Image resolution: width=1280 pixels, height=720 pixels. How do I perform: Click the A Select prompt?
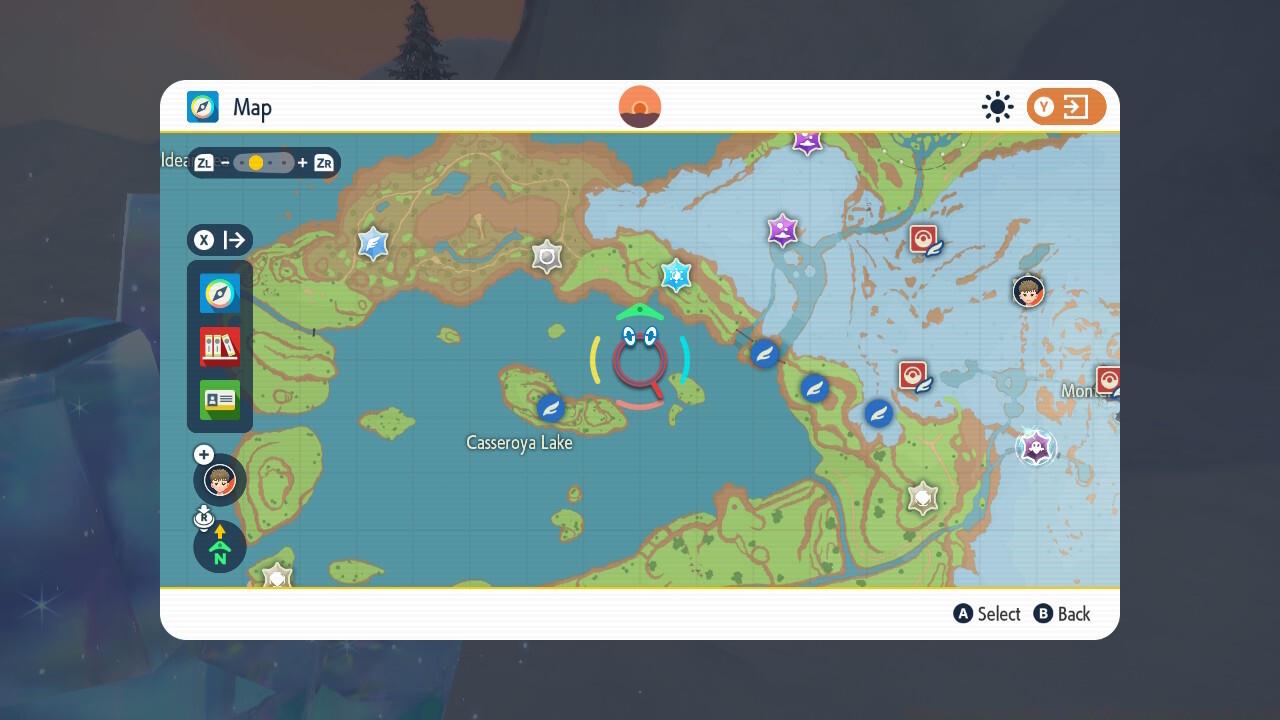(x=987, y=614)
